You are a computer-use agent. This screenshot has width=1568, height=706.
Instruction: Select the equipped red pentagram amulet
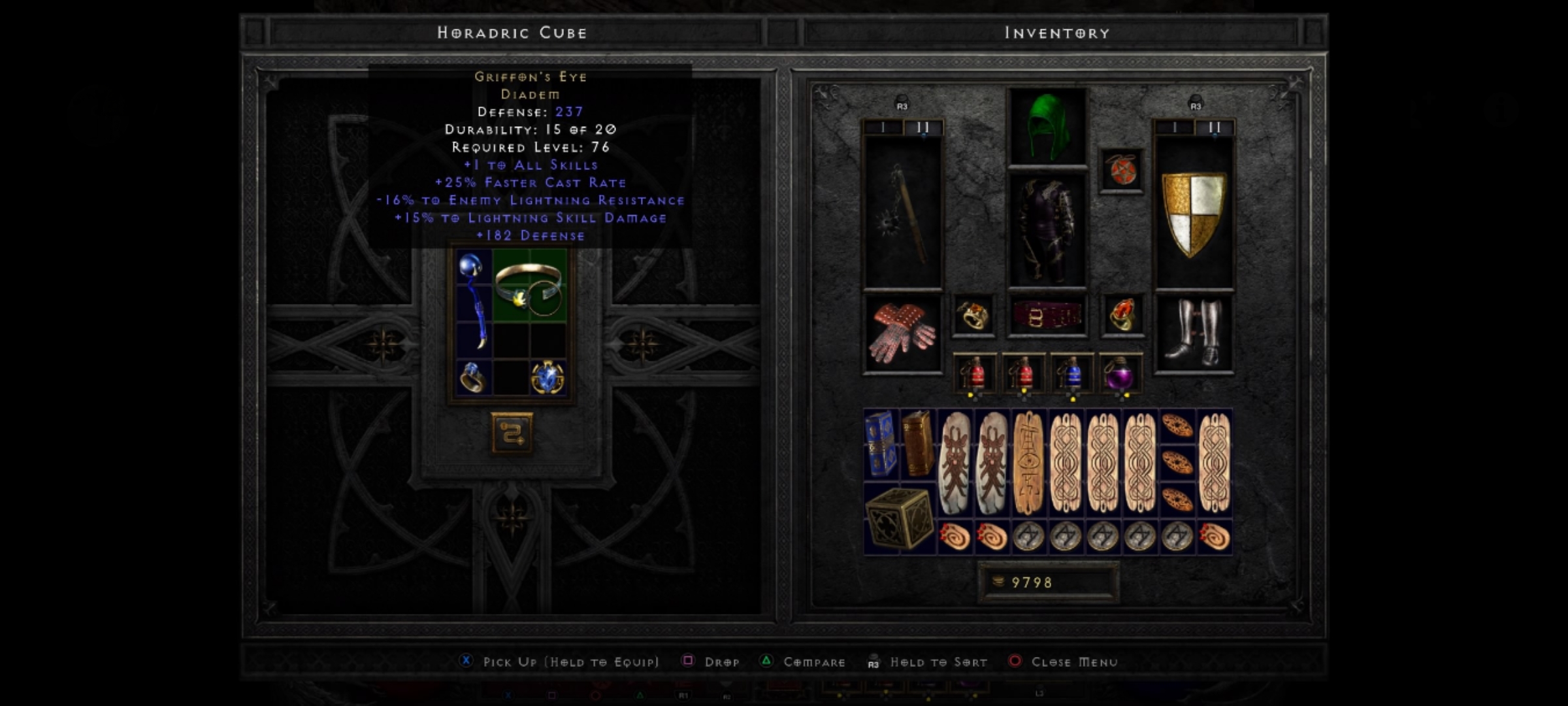[1122, 171]
